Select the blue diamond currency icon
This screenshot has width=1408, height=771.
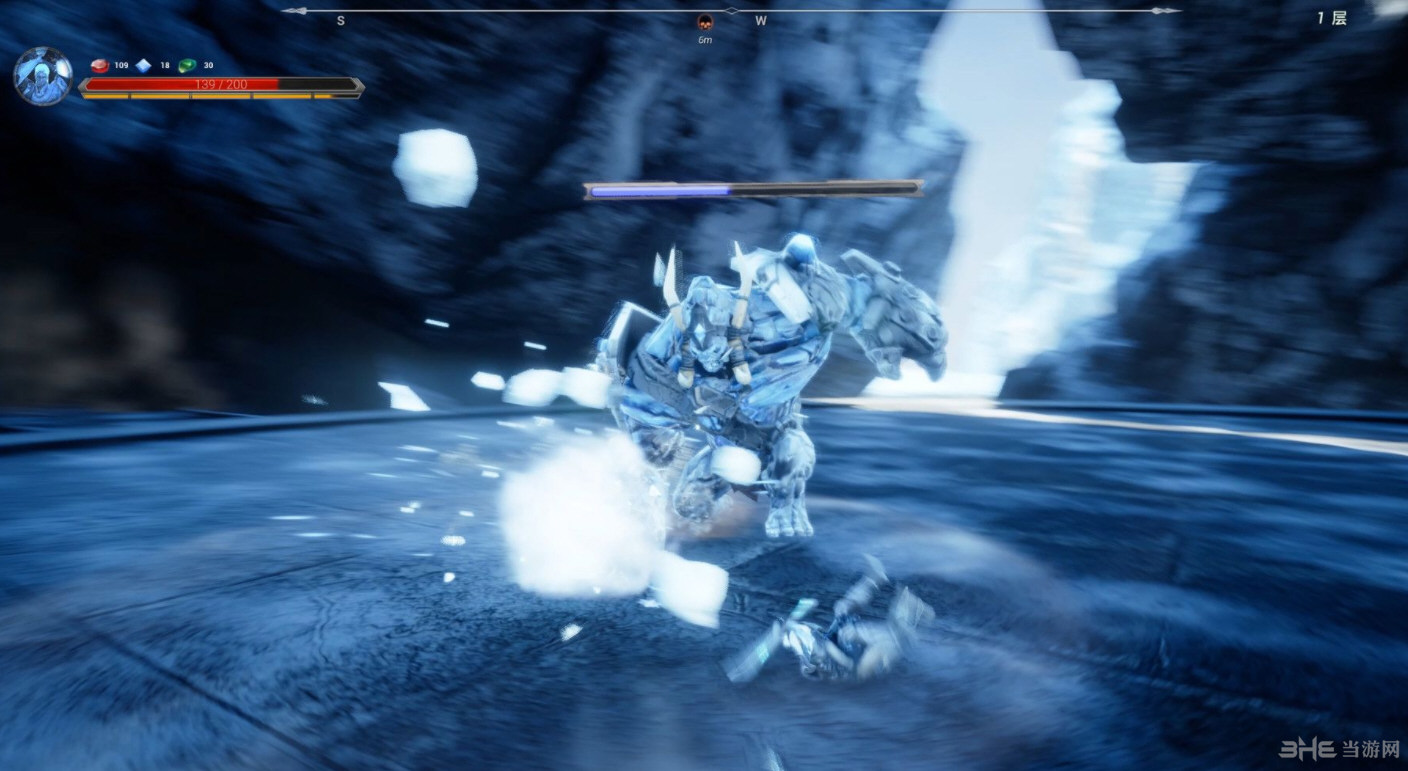(144, 66)
